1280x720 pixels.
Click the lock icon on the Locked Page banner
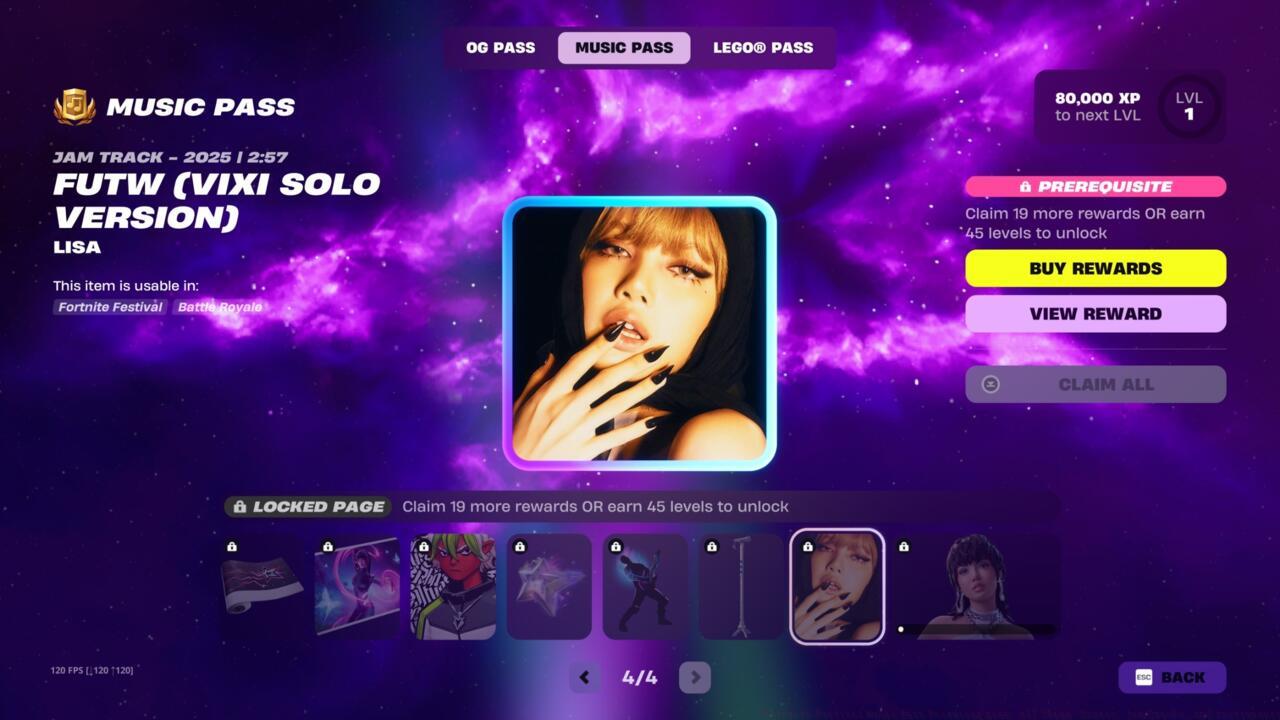241,506
